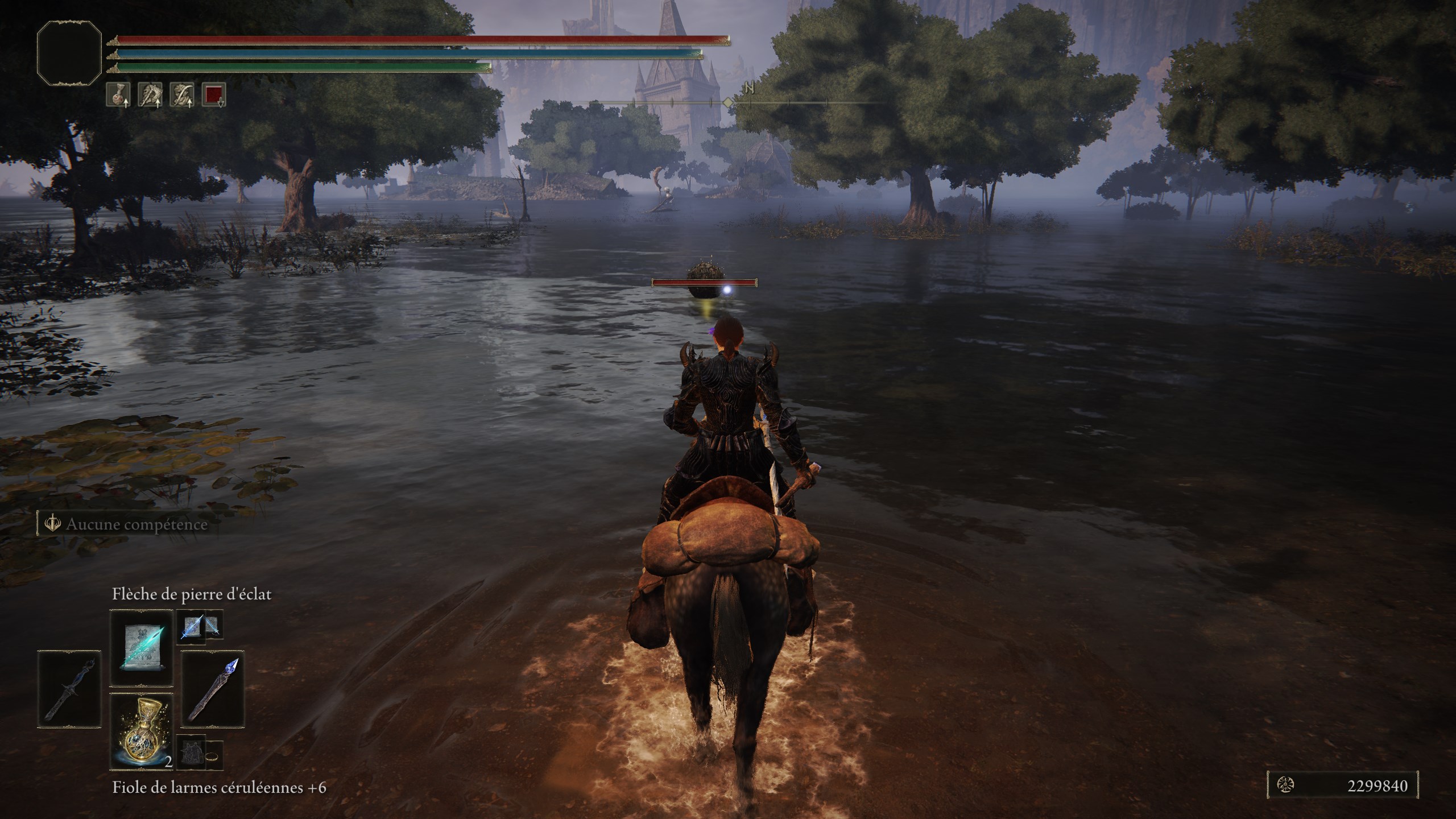This screenshot has height=819, width=1456.
Task: Click the green stamina bar
Action: (296, 67)
